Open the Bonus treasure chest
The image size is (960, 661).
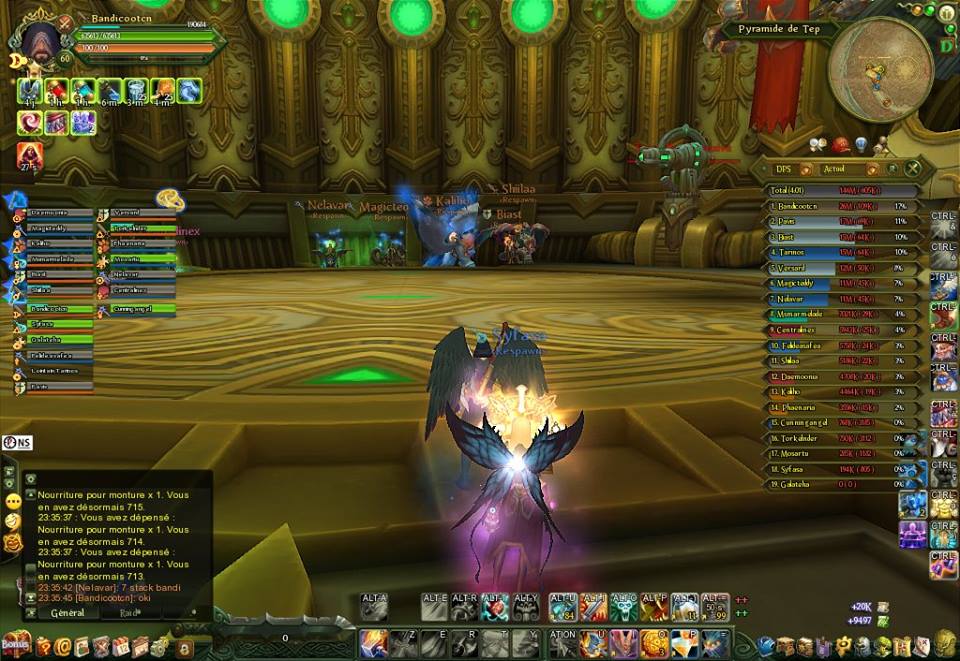[15, 645]
